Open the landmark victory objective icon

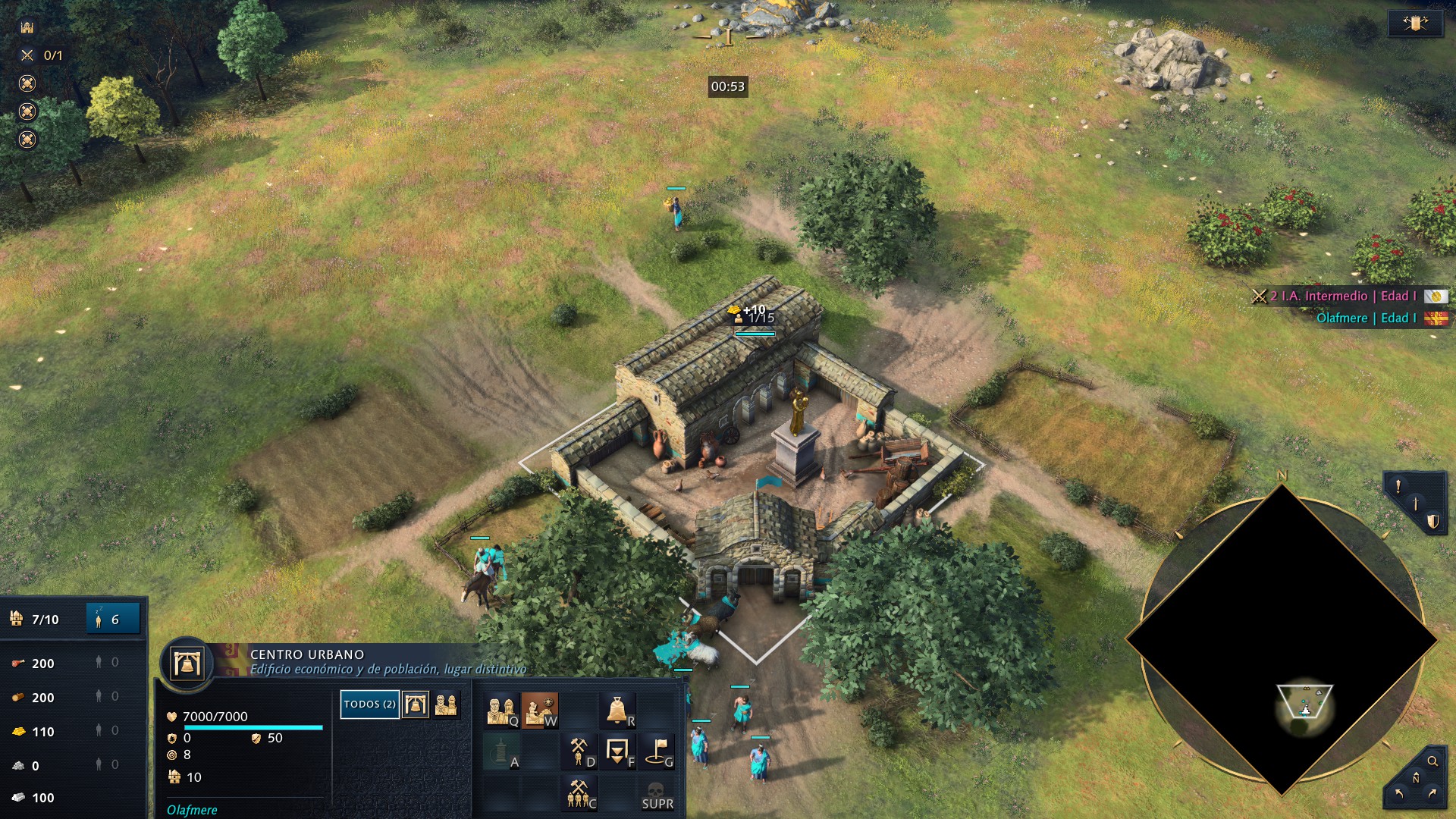(27, 27)
